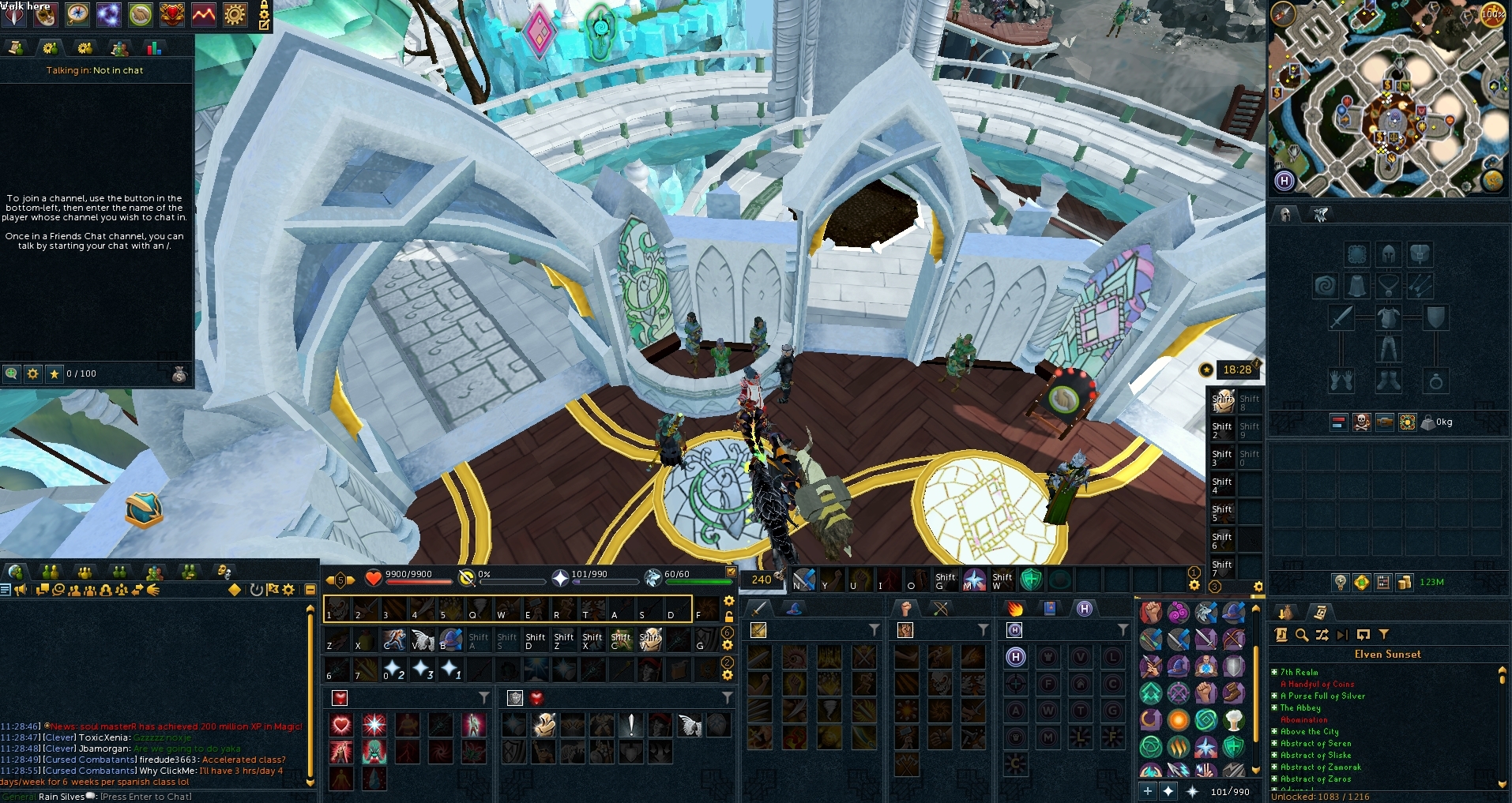Open the Settings gear menu in top ribbon
1512x803 pixels.
tap(235, 14)
